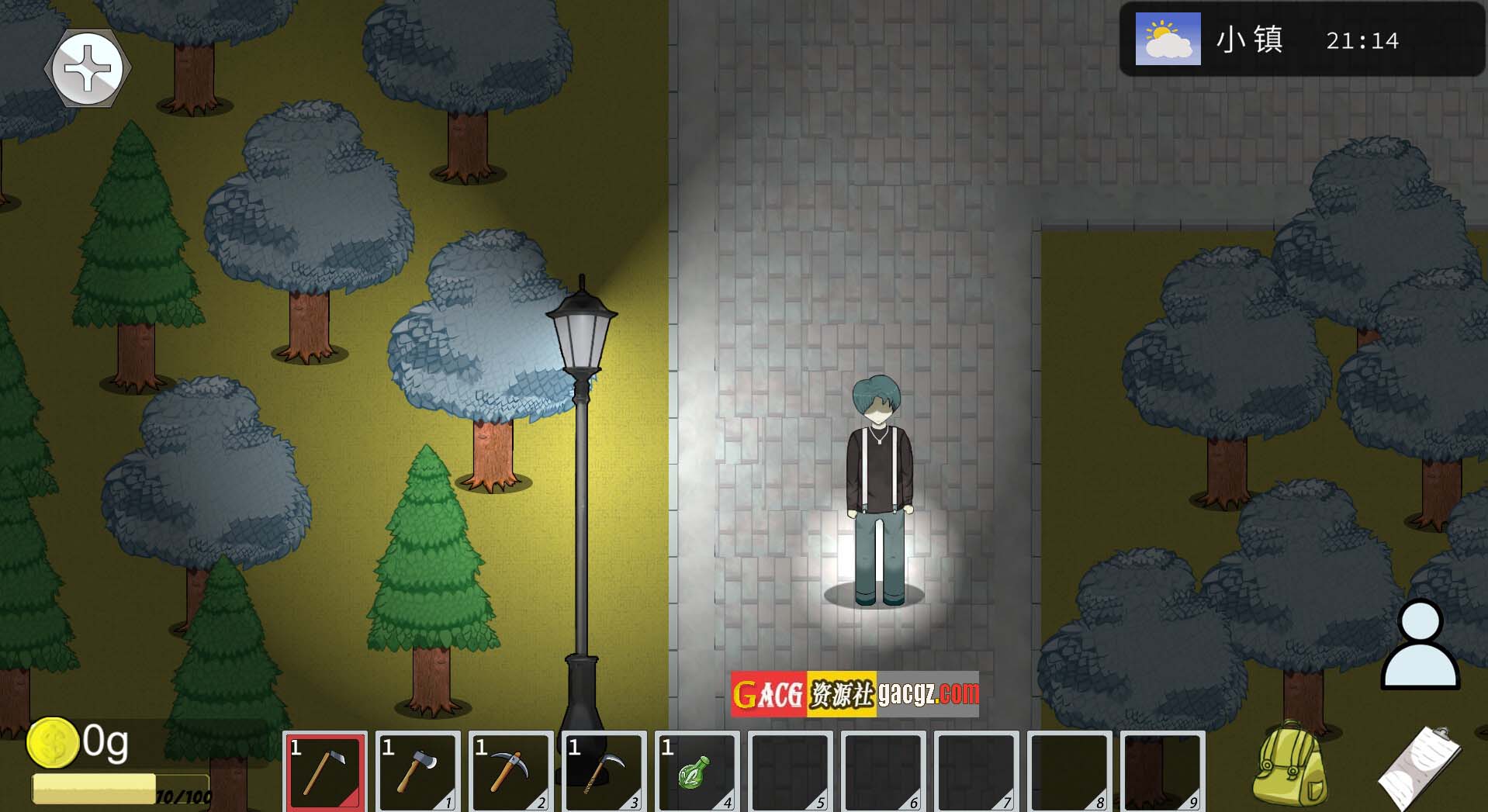Select the hoe in the hotbar

[326, 772]
